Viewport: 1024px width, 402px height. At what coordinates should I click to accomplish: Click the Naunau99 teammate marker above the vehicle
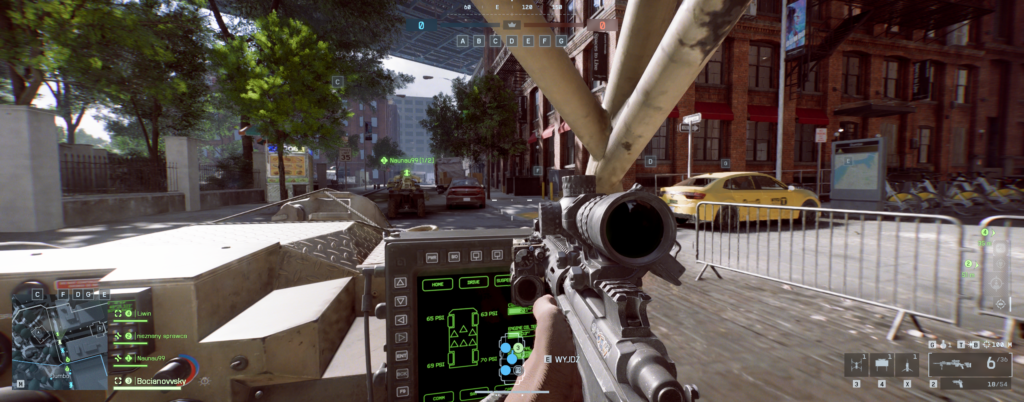(407, 160)
